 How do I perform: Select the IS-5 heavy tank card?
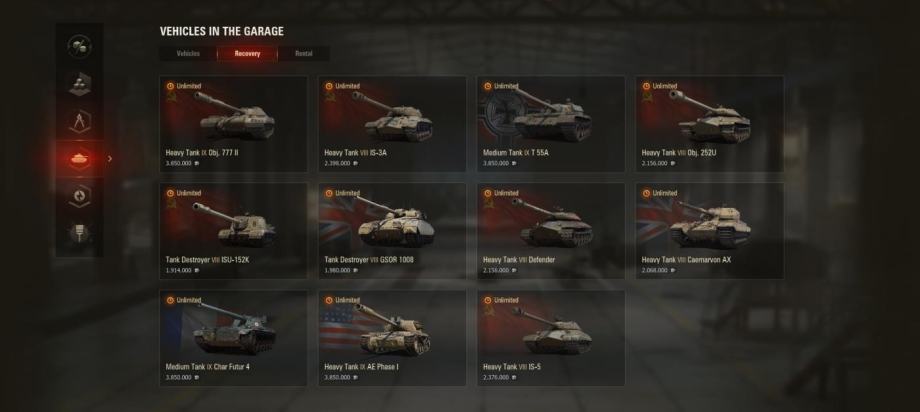(551, 338)
